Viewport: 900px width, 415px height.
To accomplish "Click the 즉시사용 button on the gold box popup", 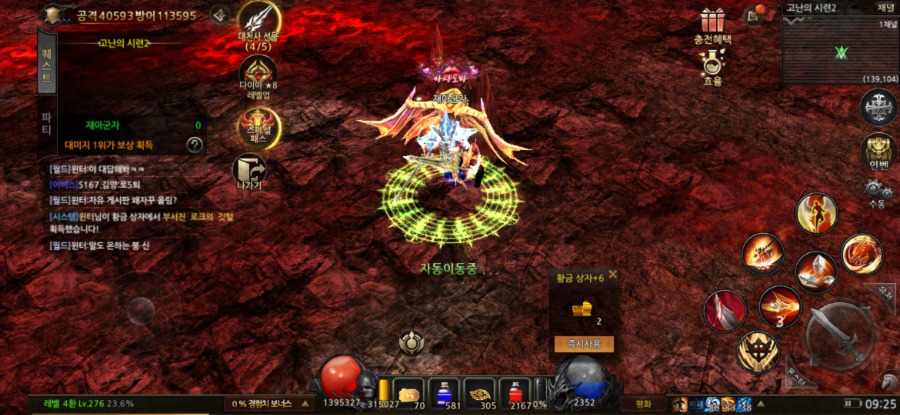I will 583,343.
